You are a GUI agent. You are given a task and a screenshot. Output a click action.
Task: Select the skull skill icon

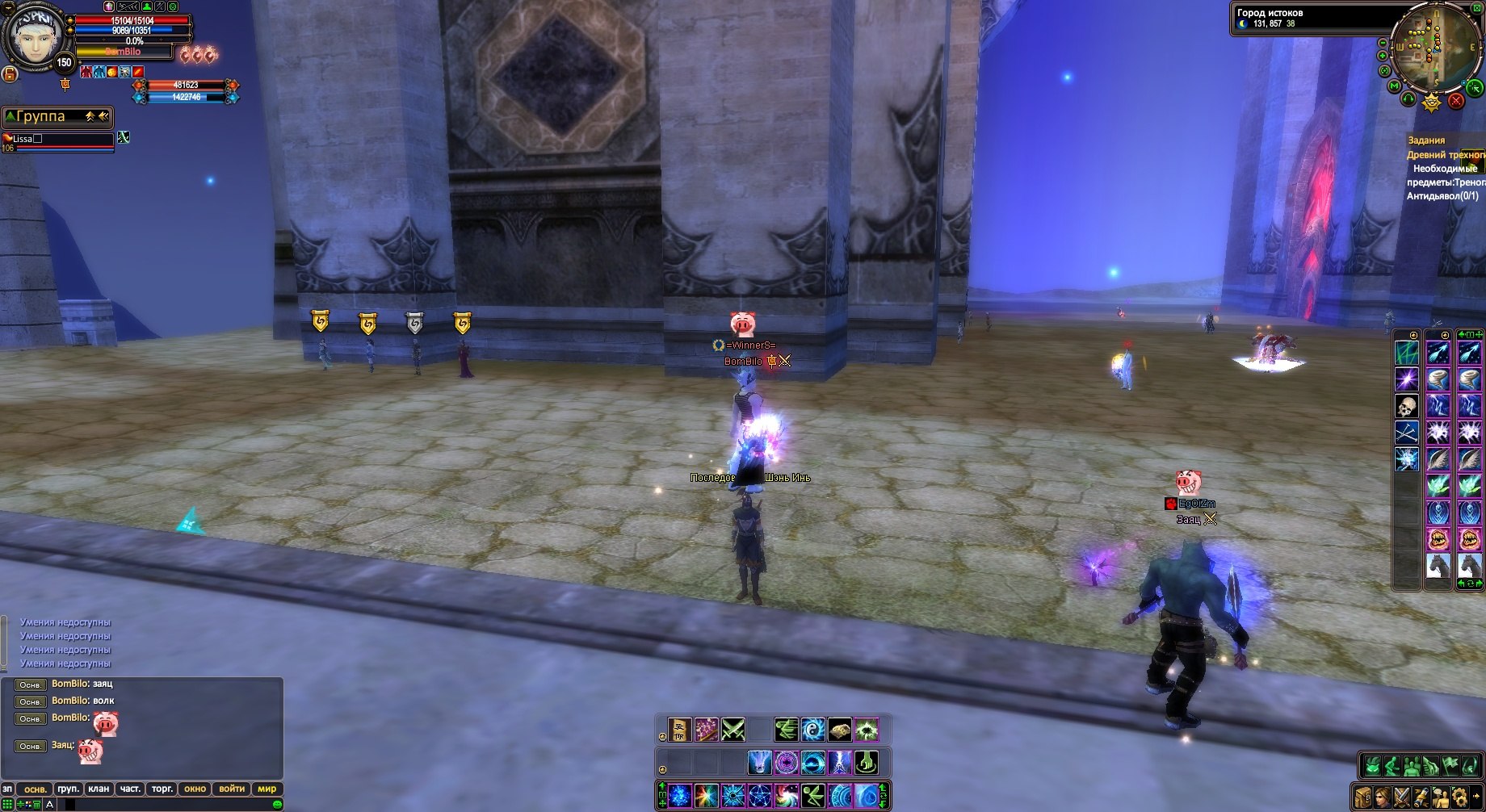tap(1407, 406)
